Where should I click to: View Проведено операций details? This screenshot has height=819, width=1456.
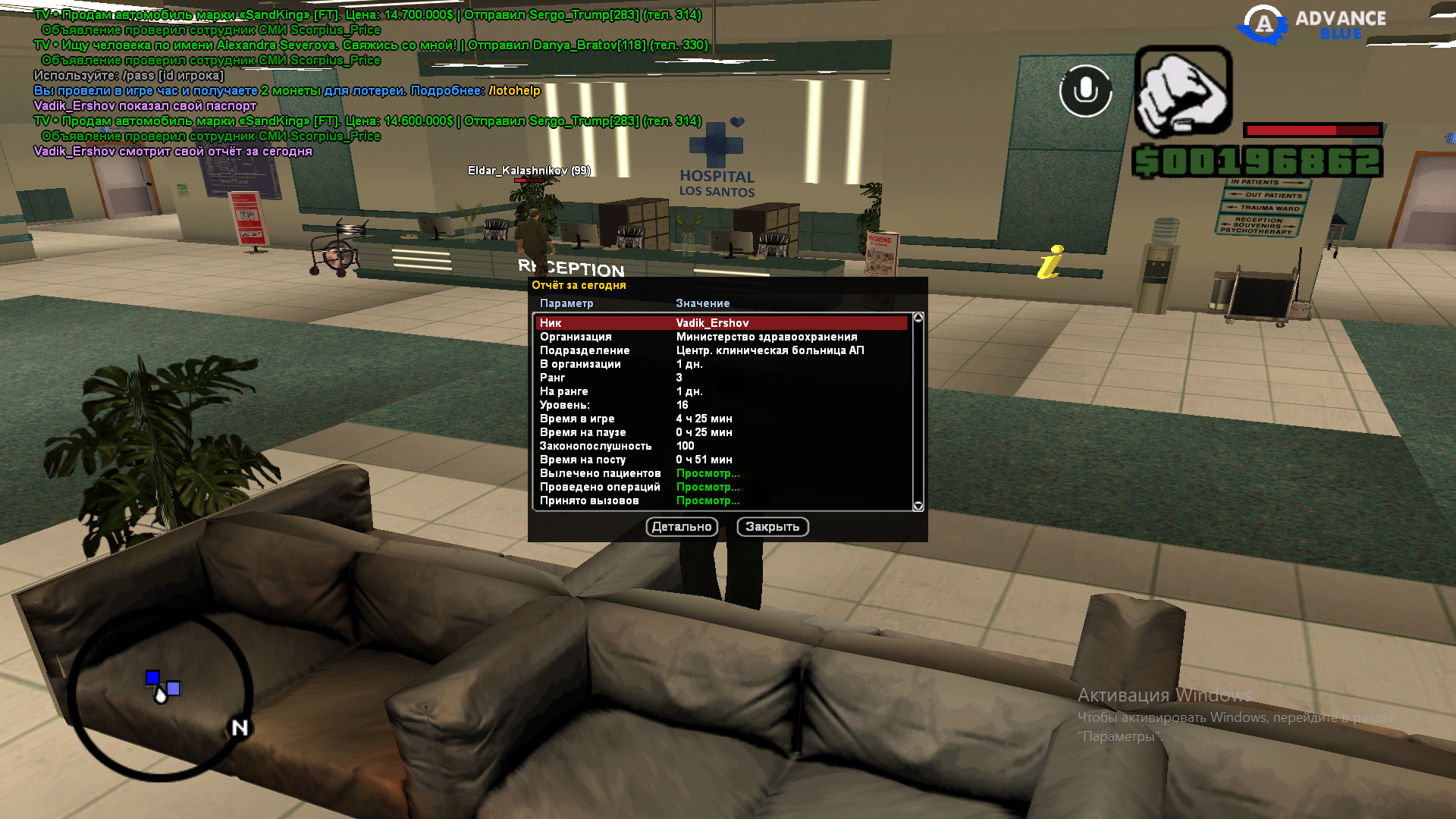click(708, 487)
